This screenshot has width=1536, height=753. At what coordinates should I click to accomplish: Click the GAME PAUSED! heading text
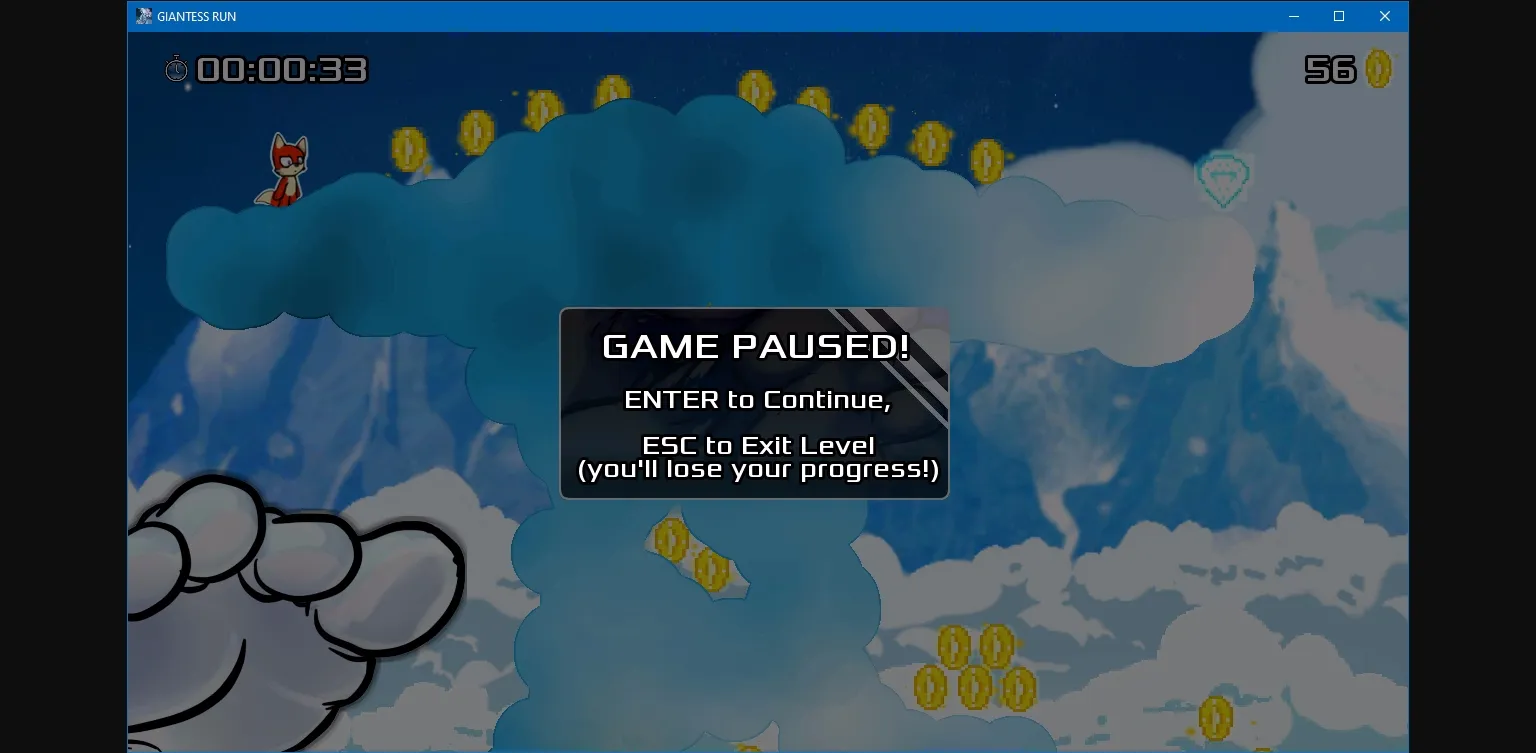pos(756,347)
